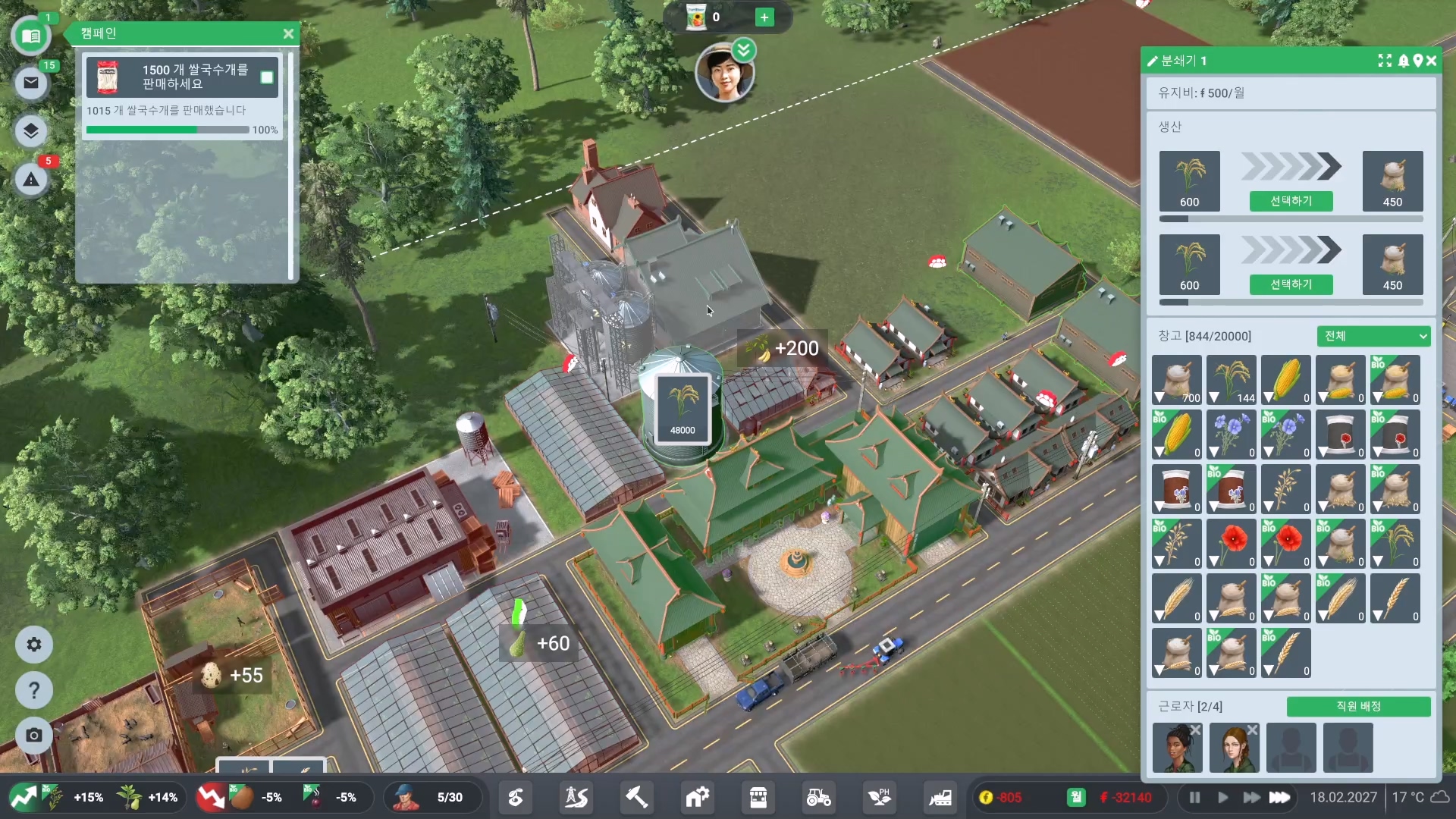This screenshot has width=1456, height=819.
Task: Open the hammer build menu
Action: click(x=636, y=798)
